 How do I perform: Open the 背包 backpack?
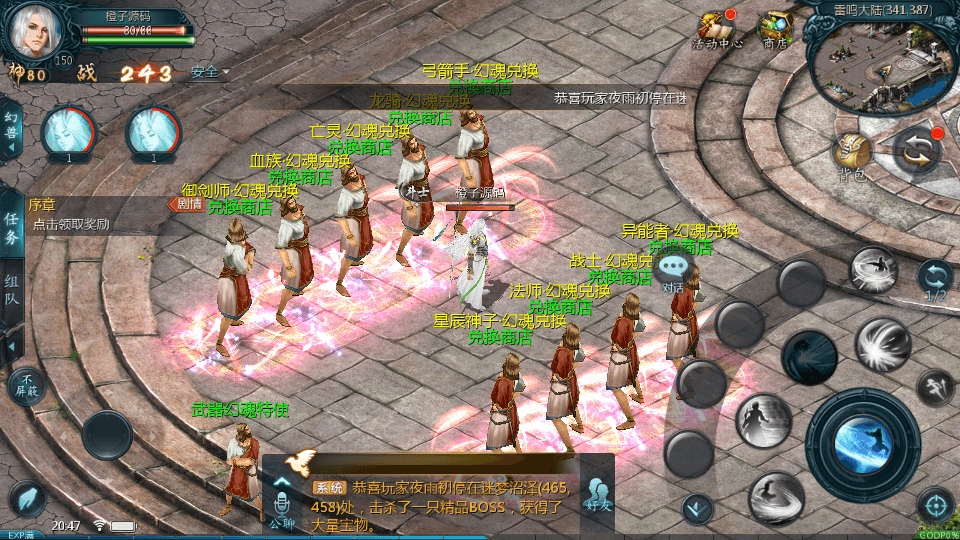(x=852, y=154)
